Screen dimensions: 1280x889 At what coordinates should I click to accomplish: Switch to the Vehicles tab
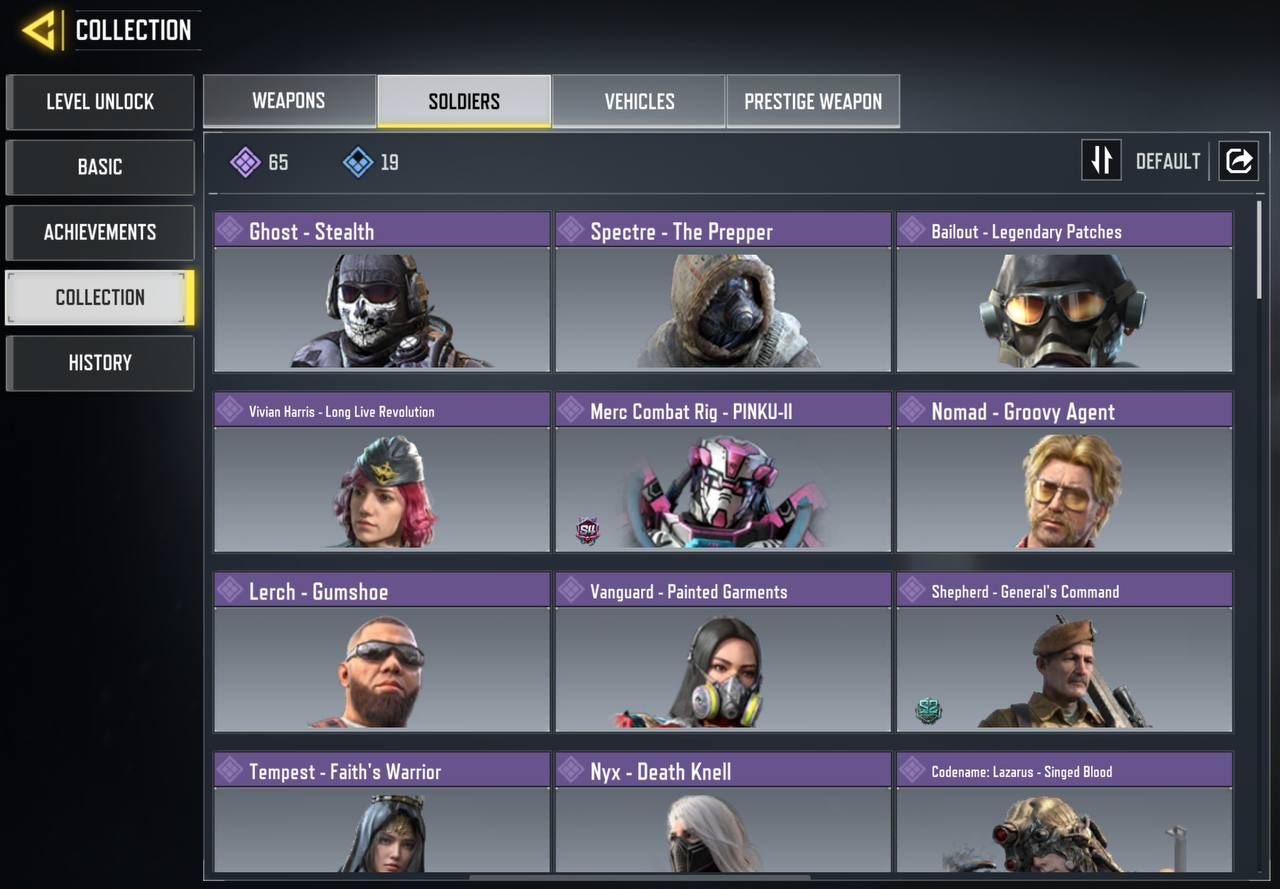click(639, 101)
